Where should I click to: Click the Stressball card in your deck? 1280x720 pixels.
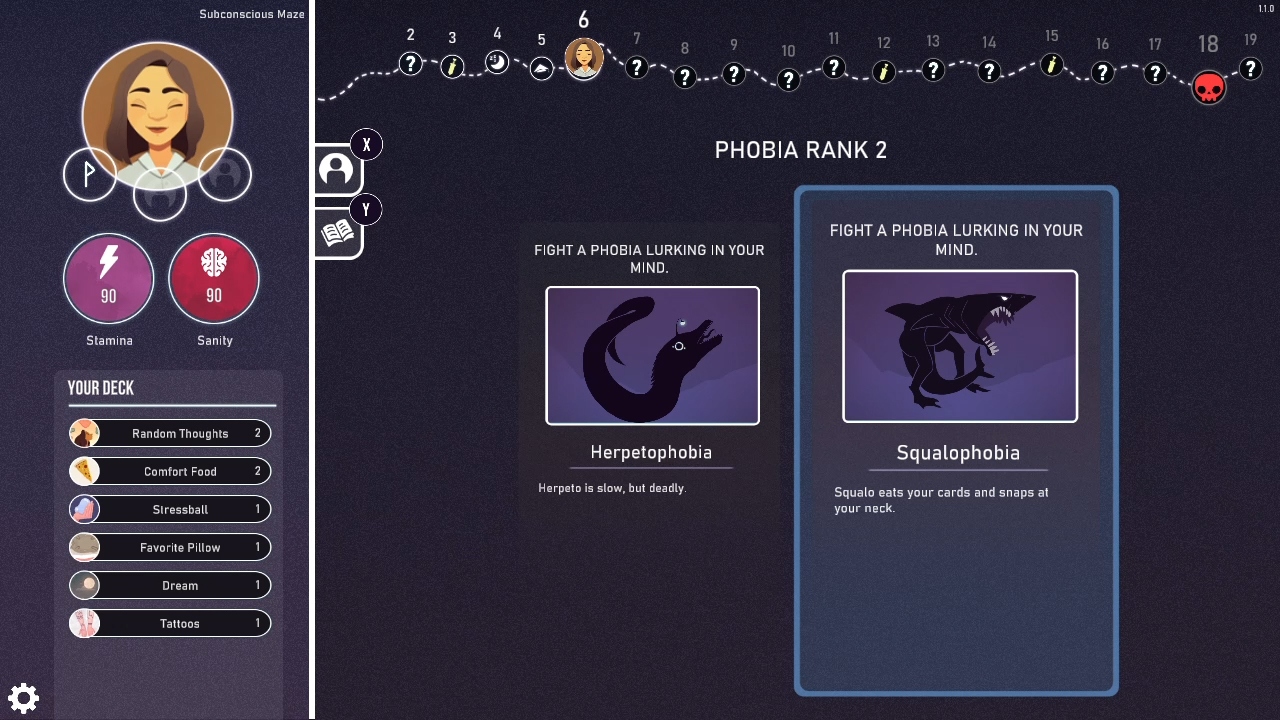tap(169, 509)
